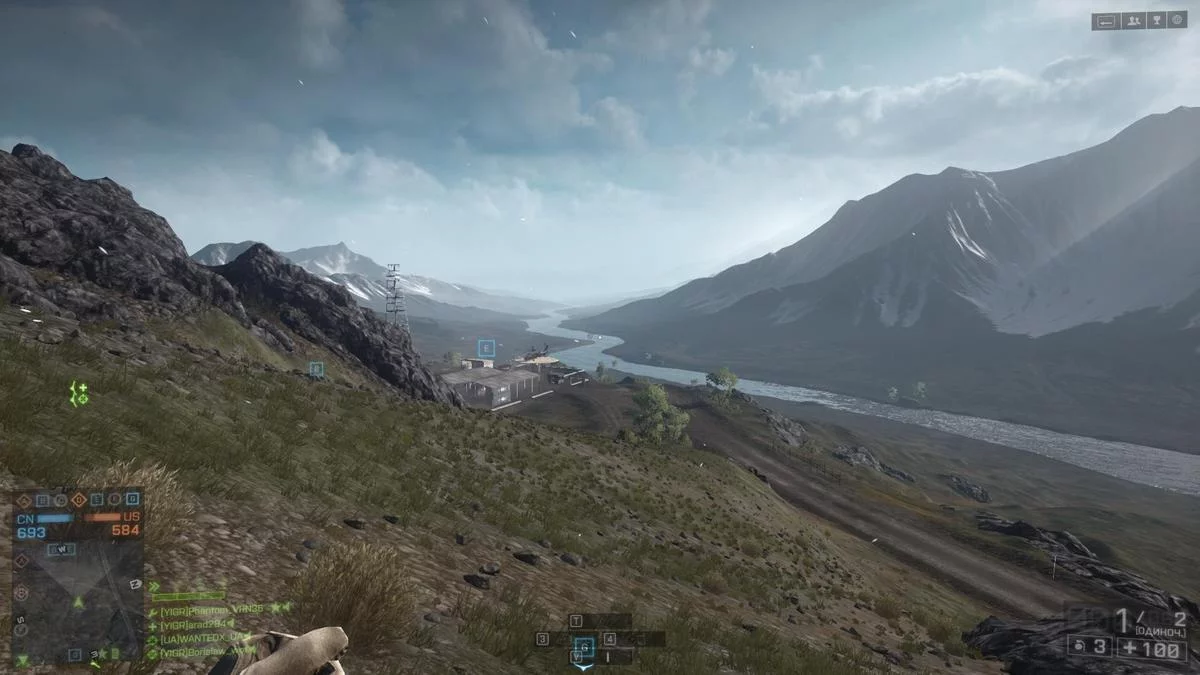This screenshot has height=675, width=1200.
Task: Click the green squad icon on left edge
Action: pos(79,394)
